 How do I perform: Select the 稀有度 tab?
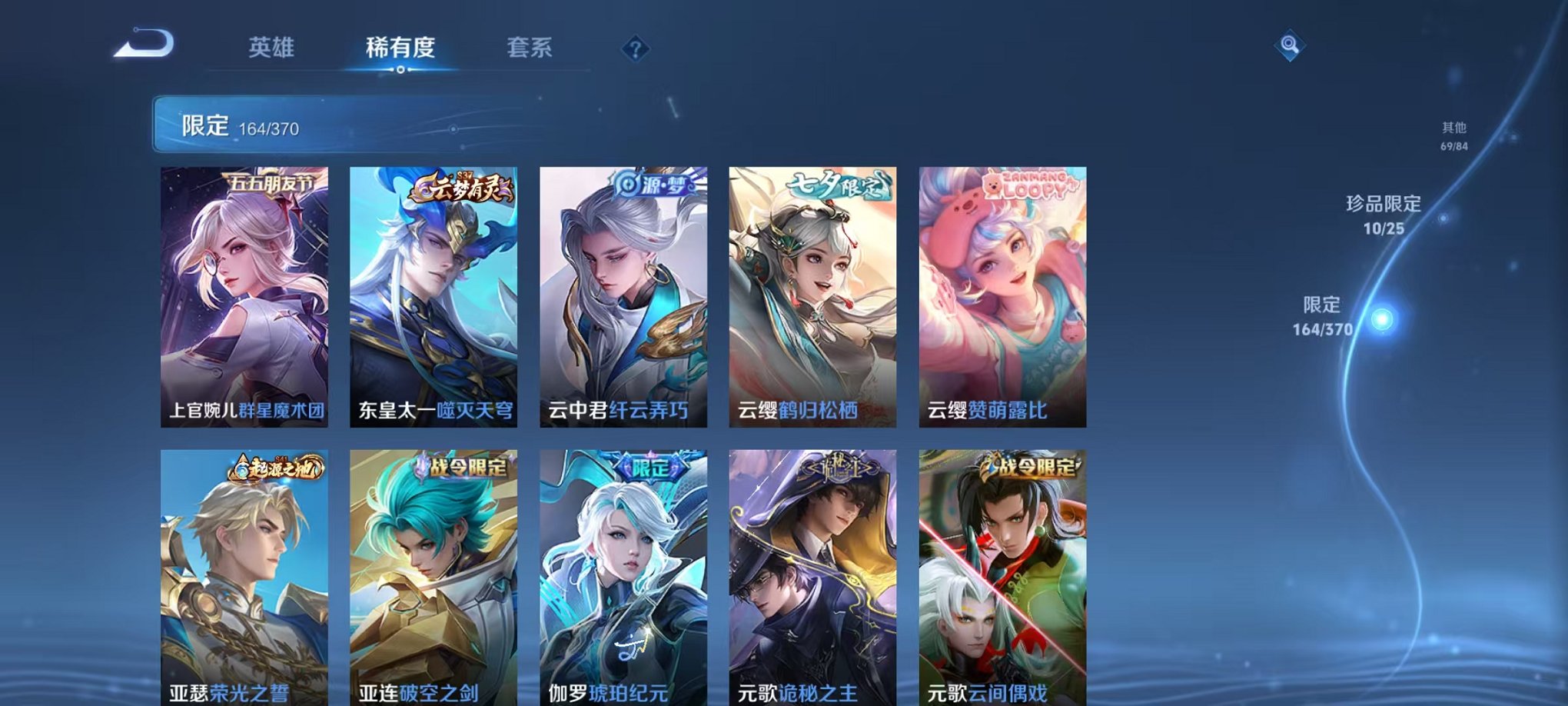tap(399, 48)
